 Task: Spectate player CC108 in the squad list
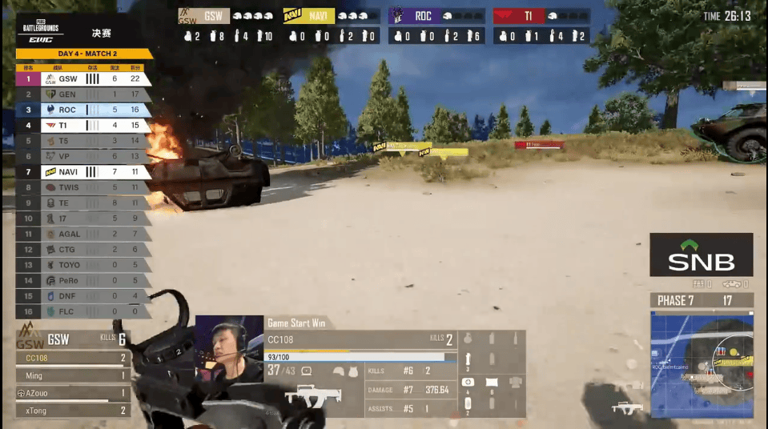coord(73,358)
